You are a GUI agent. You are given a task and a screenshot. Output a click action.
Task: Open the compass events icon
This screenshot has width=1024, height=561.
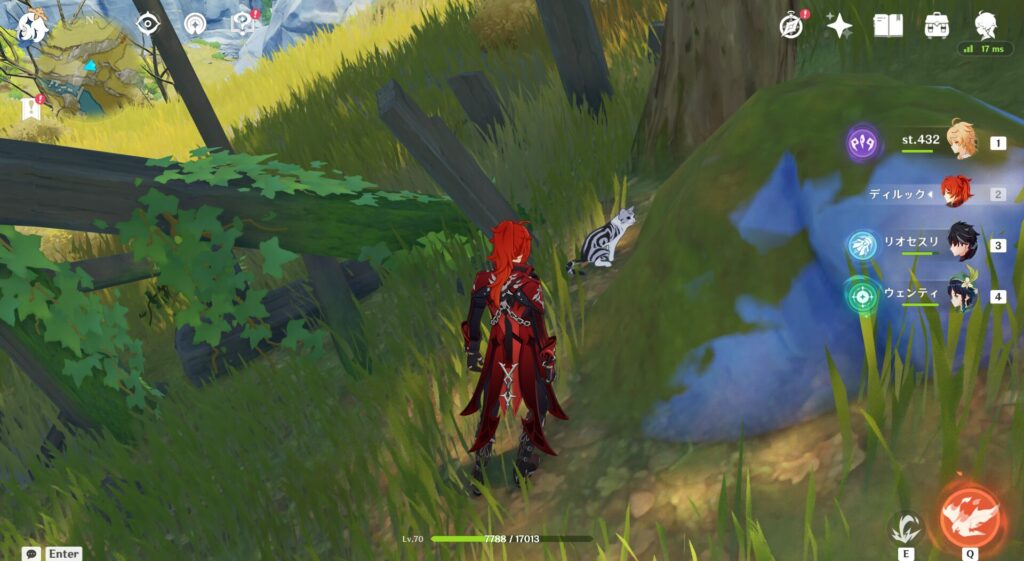pos(791,26)
